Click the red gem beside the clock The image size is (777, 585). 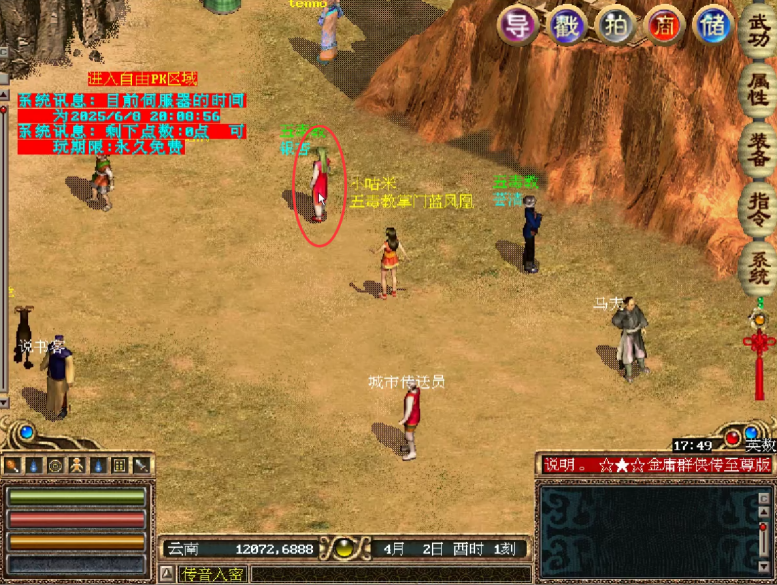(733, 438)
